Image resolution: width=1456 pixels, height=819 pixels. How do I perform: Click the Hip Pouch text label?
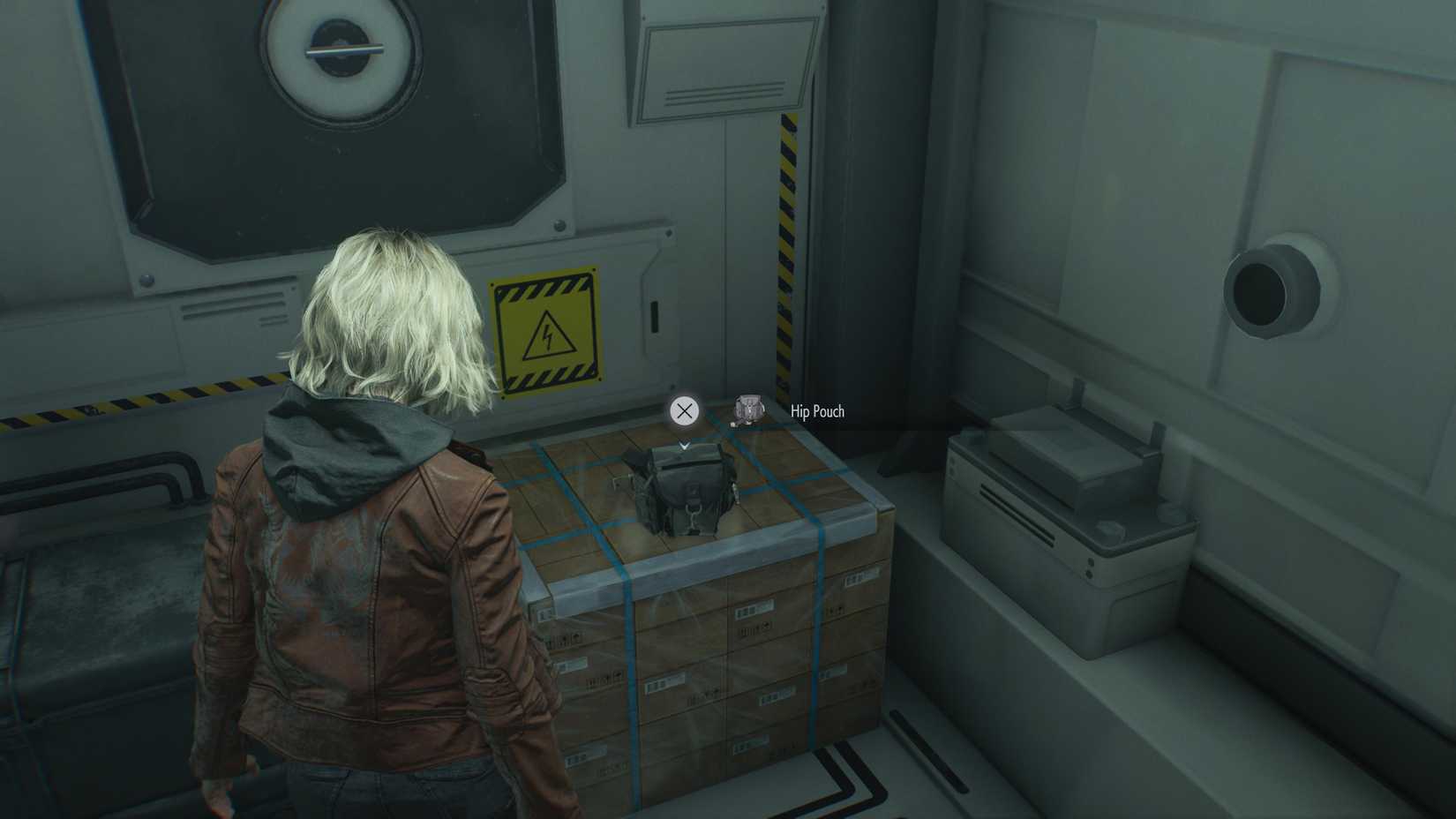tap(816, 411)
